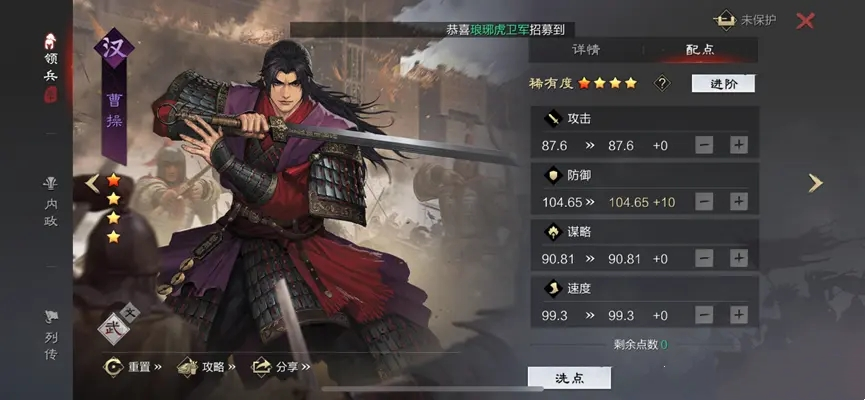Image resolution: width=865 pixels, height=400 pixels.
Task: Open the 内政 side menu
Action: coord(50,202)
